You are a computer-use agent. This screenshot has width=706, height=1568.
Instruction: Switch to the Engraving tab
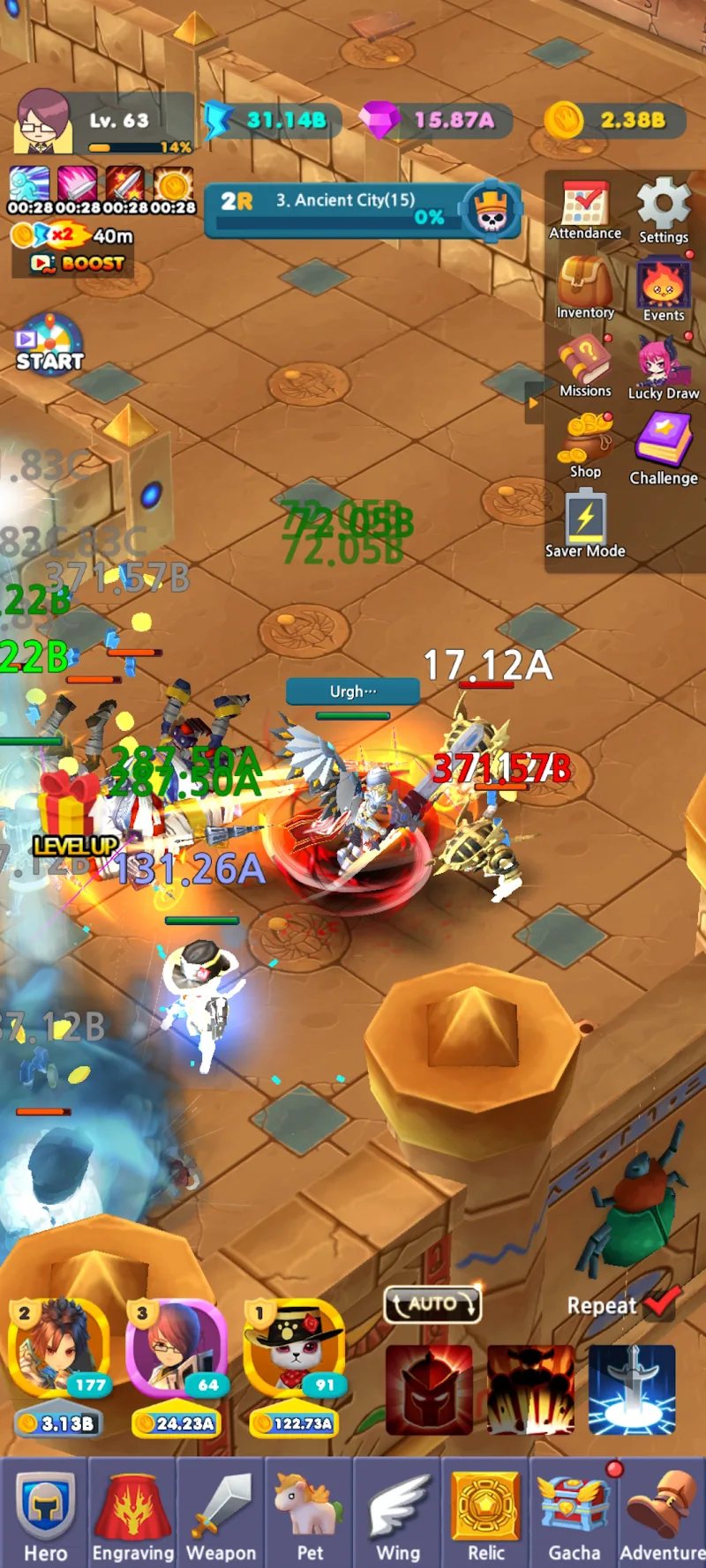133,1513
